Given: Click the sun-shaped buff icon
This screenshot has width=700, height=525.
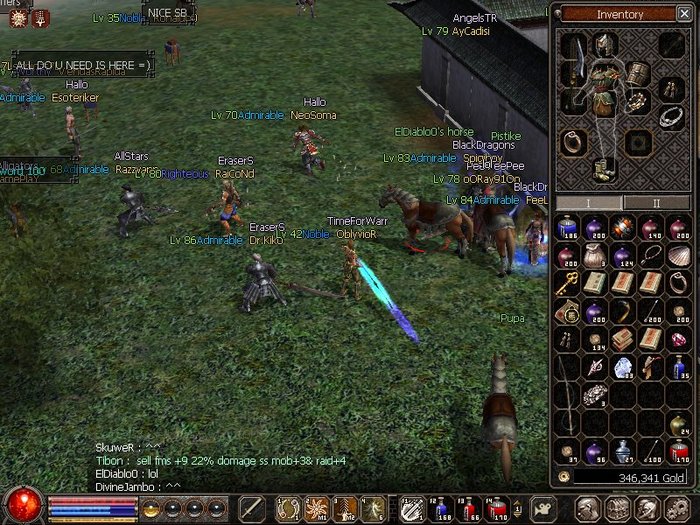Looking at the screenshot, I should (17, 17).
